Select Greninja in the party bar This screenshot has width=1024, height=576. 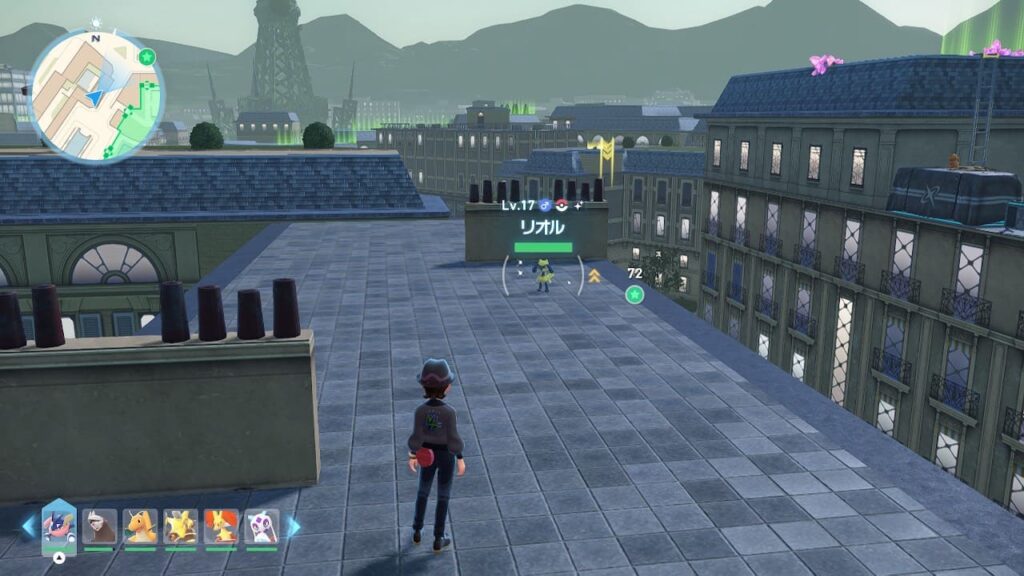(59, 526)
